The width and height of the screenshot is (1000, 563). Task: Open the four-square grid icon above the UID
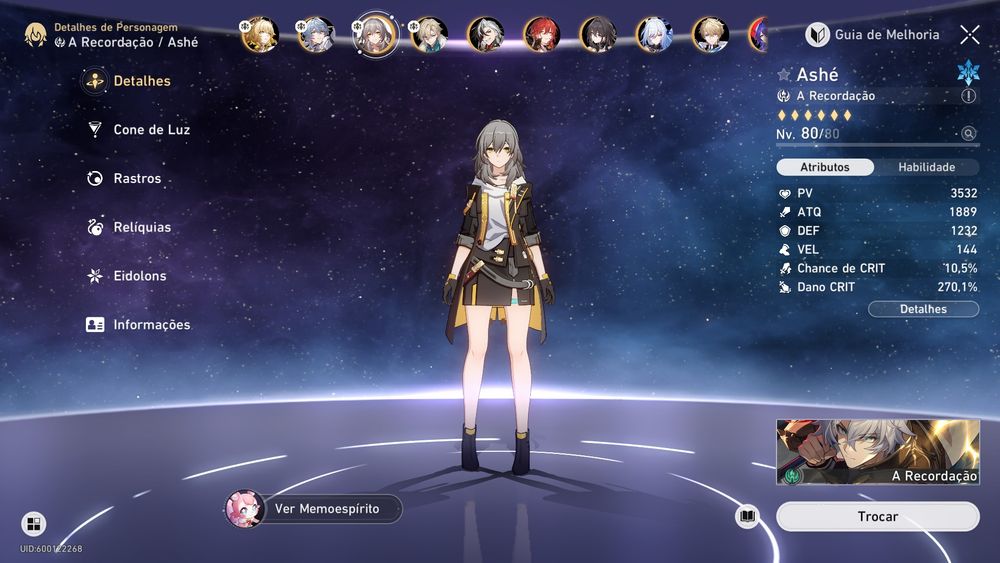(34, 523)
